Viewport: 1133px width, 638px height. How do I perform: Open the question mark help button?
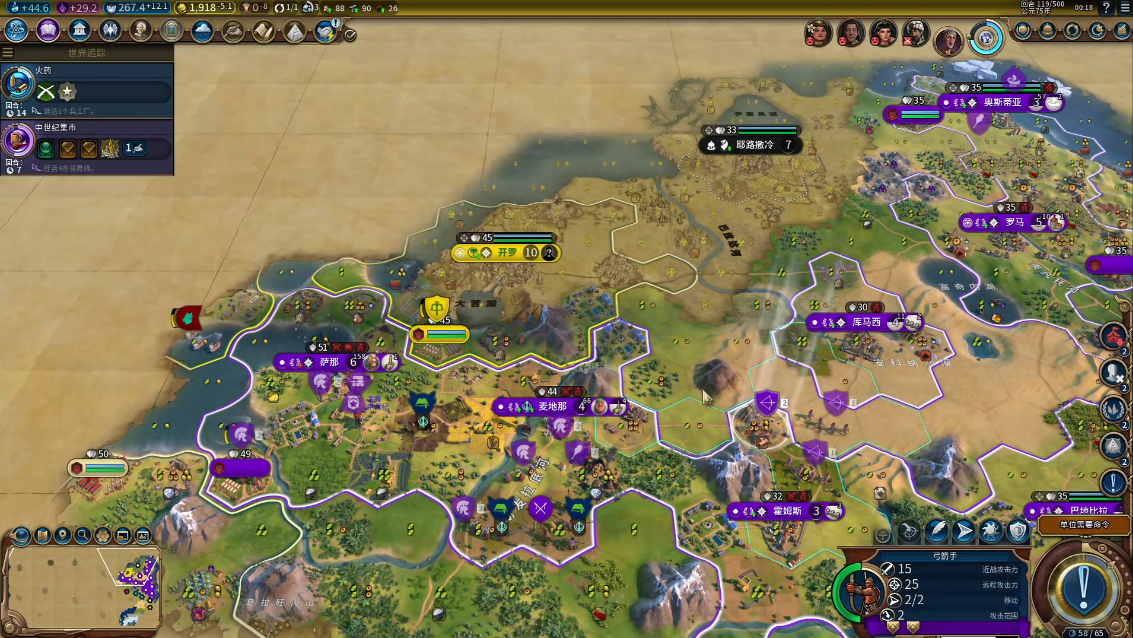pyautogui.click(x=1105, y=8)
